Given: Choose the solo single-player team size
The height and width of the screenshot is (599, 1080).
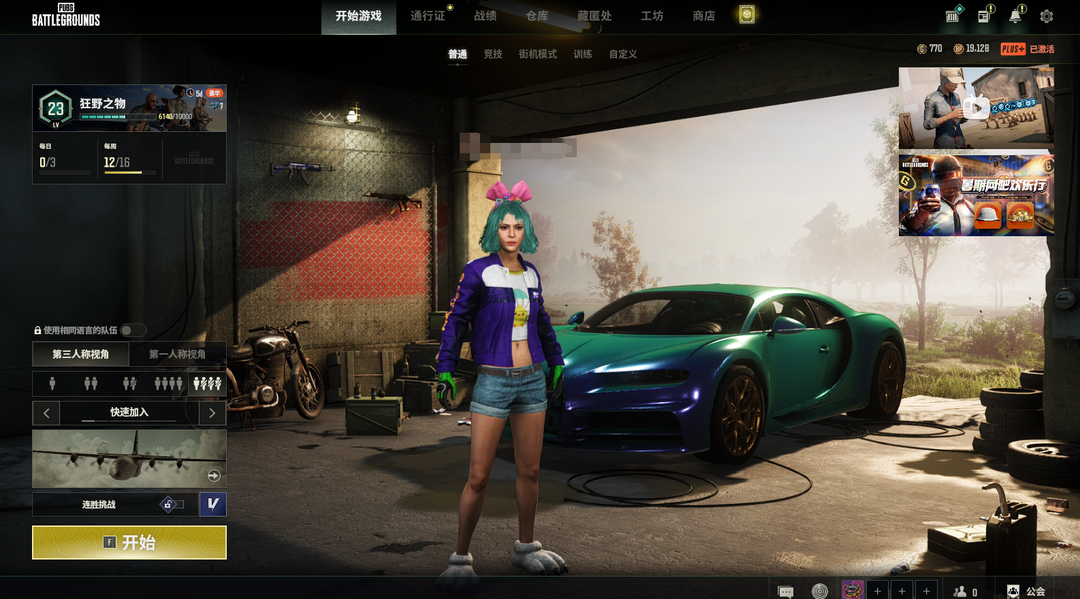Looking at the screenshot, I should tap(52, 383).
